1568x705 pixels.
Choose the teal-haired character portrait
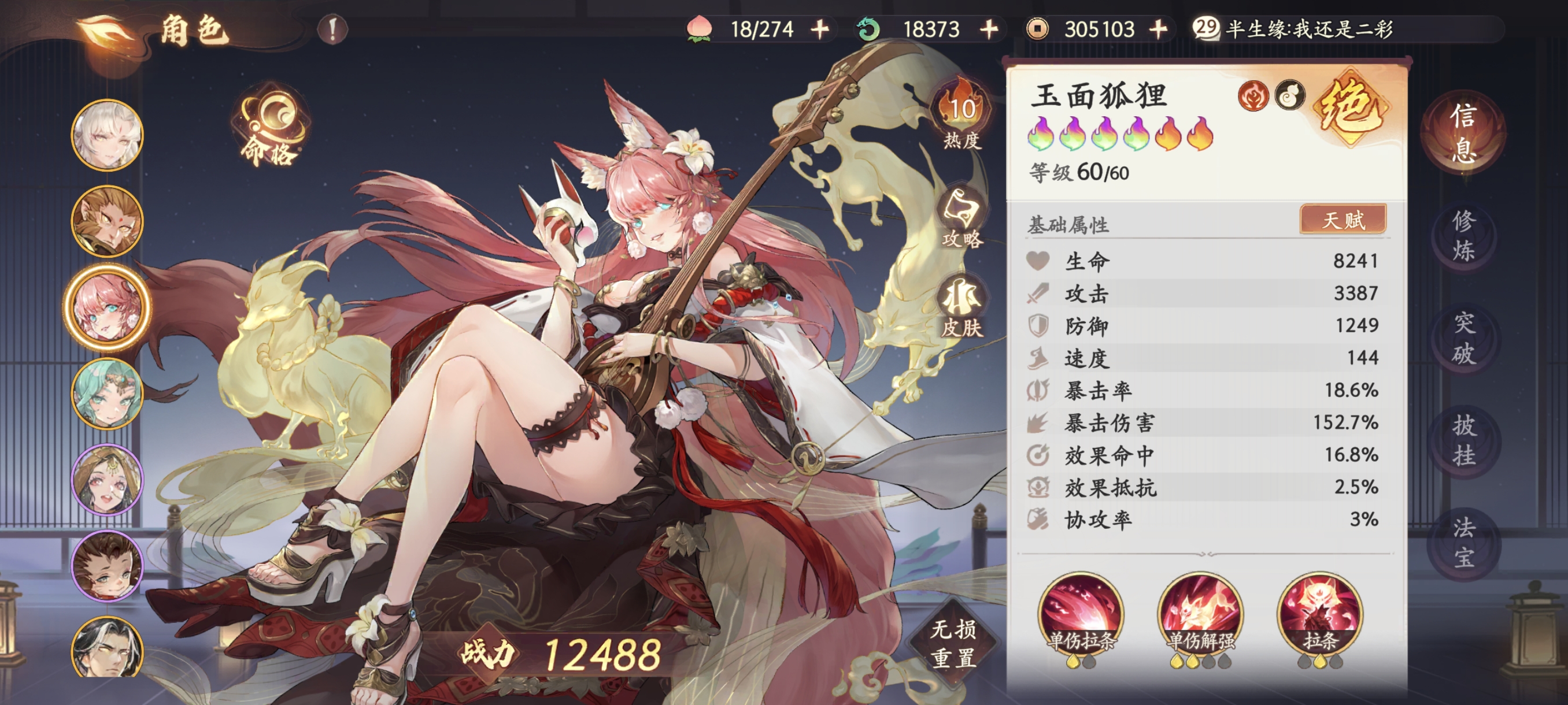pyautogui.click(x=108, y=394)
